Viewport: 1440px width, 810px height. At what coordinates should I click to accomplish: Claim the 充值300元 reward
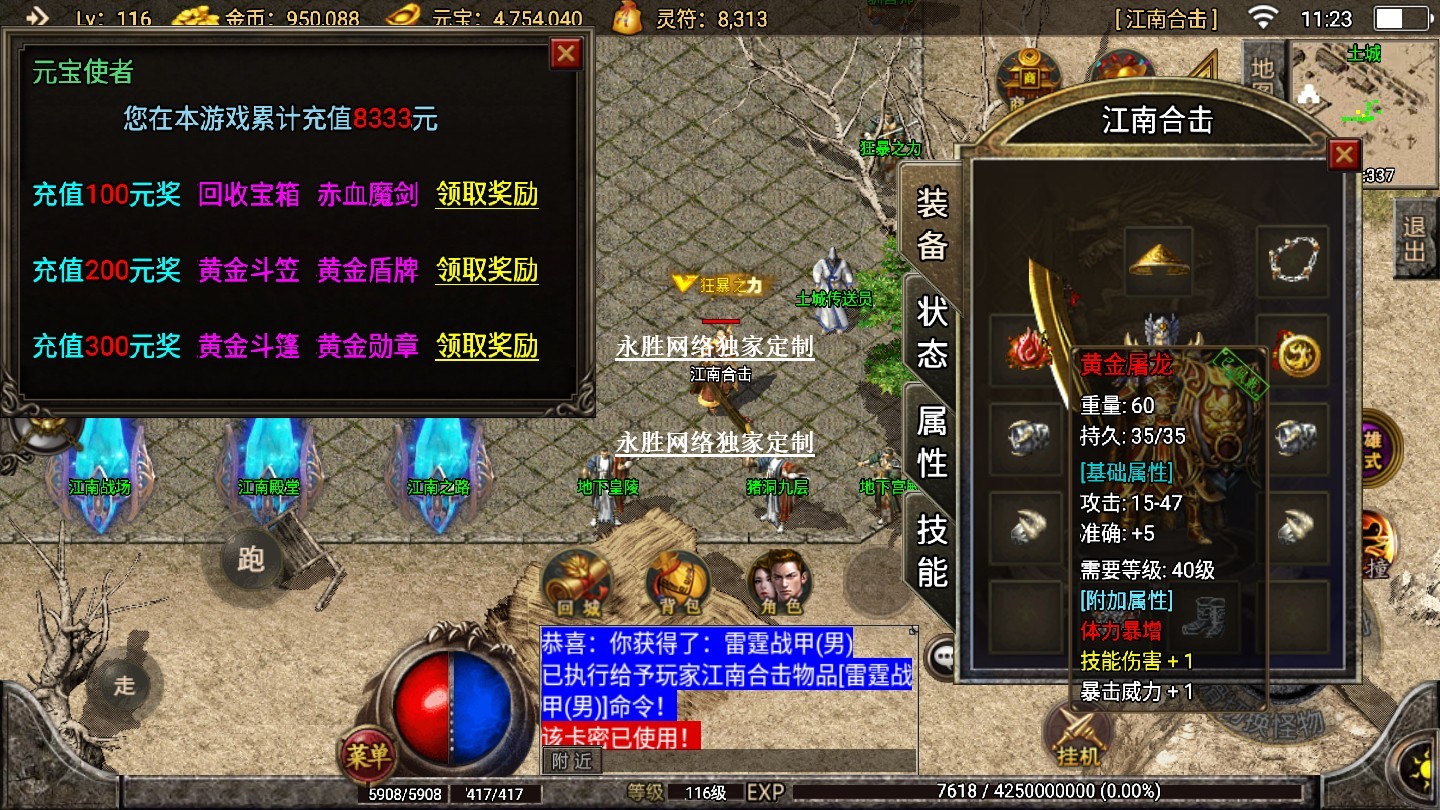pos(487,346)
